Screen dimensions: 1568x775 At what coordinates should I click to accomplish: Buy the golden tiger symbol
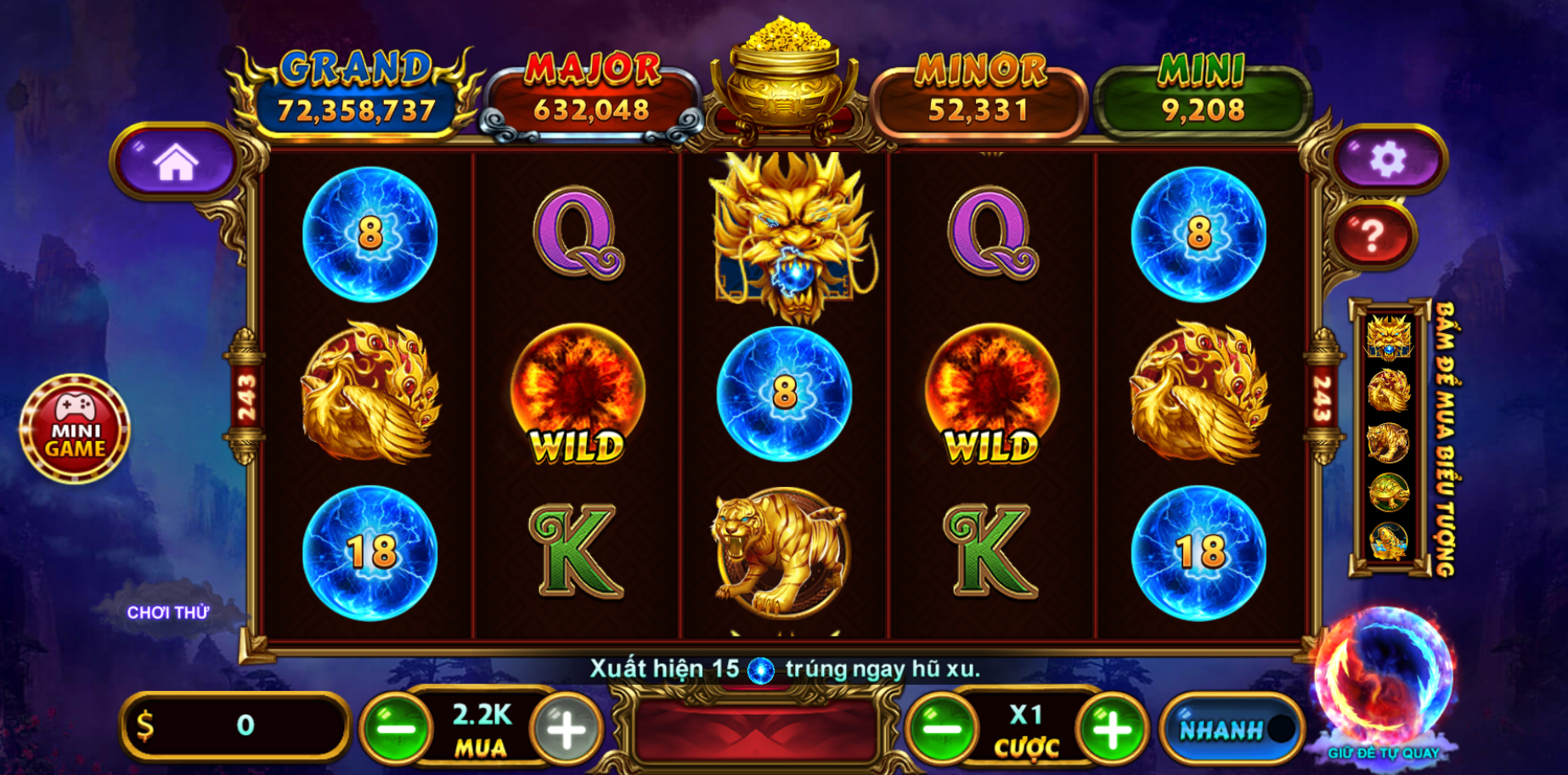1389,442
